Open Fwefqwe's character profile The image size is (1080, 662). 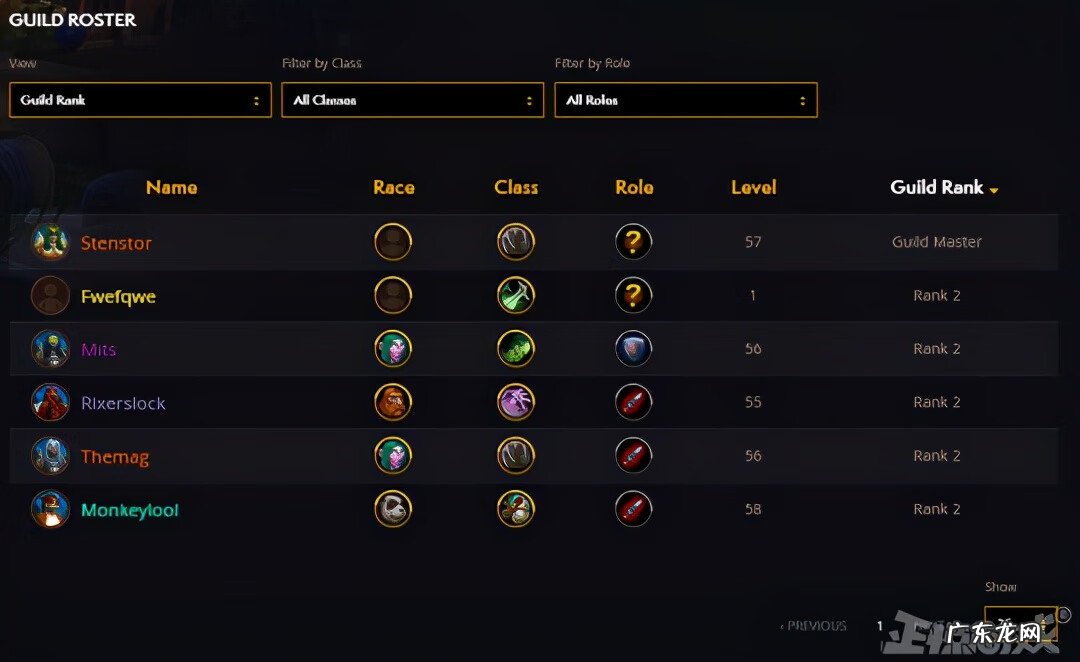[118, 297]
